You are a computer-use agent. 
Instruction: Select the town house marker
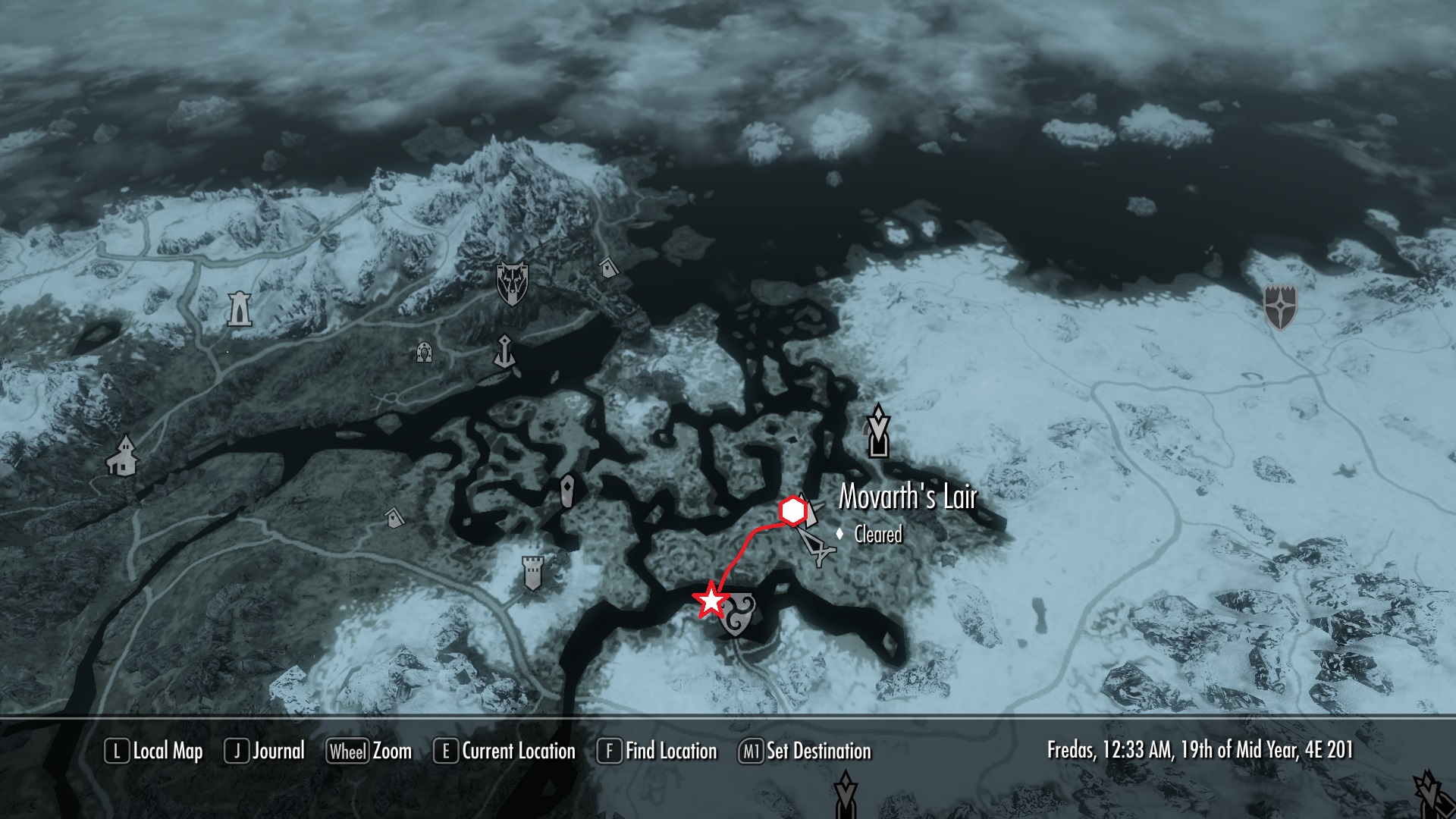click(121, 455)
